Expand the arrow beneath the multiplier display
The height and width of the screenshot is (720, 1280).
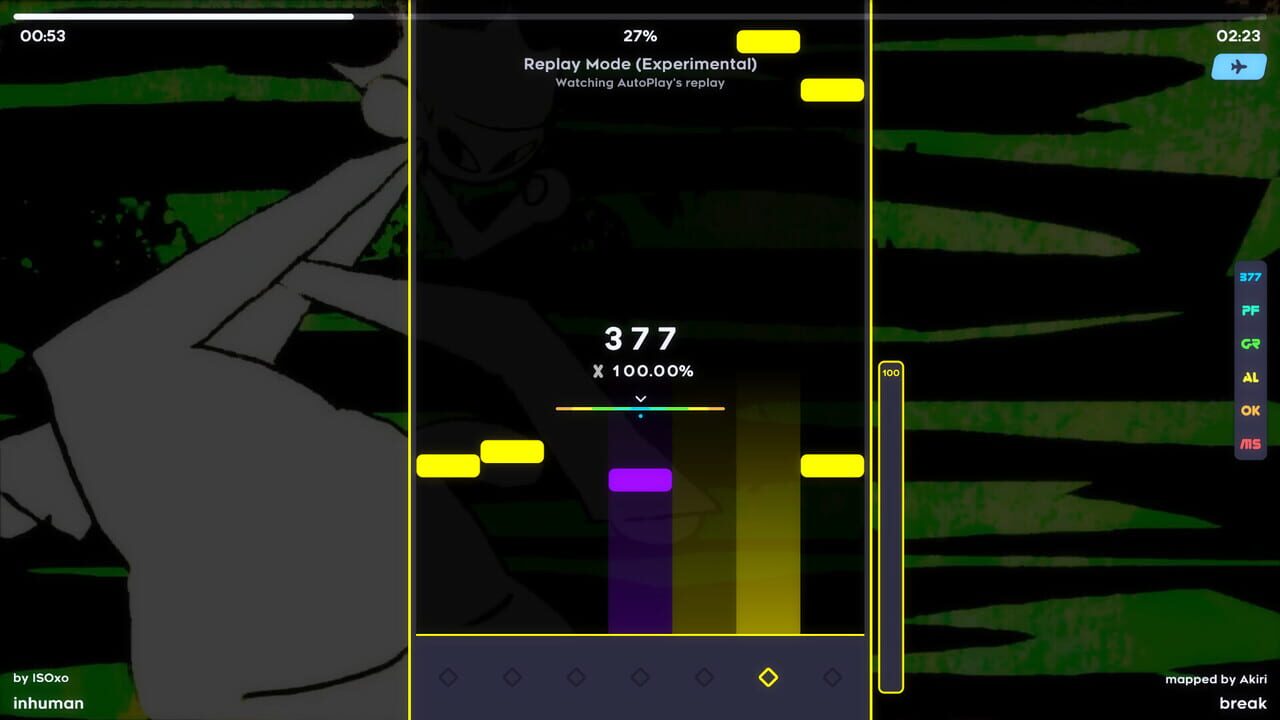coord(639,397)
